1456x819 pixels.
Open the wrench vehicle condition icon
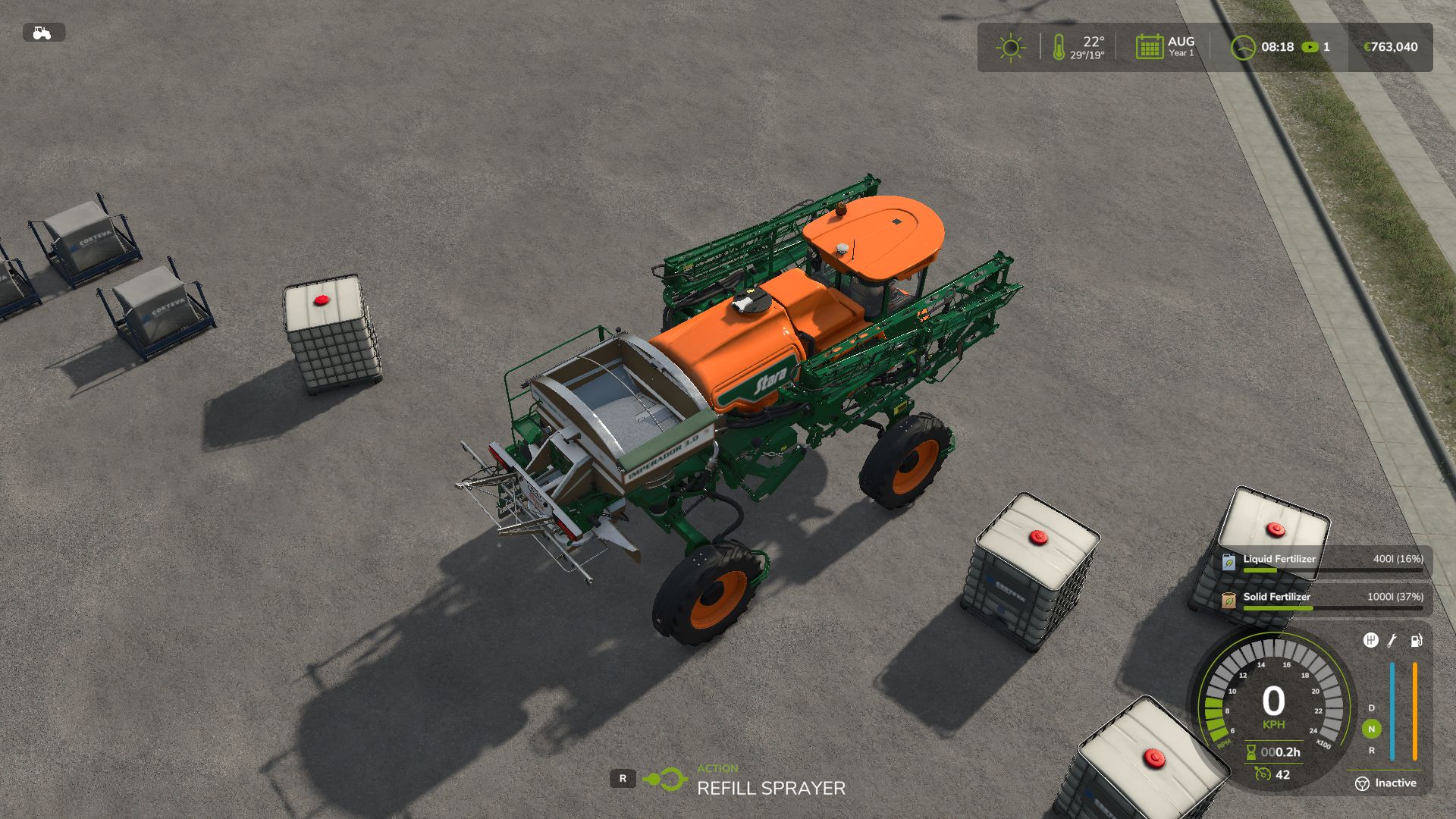tap(1392, 641)
